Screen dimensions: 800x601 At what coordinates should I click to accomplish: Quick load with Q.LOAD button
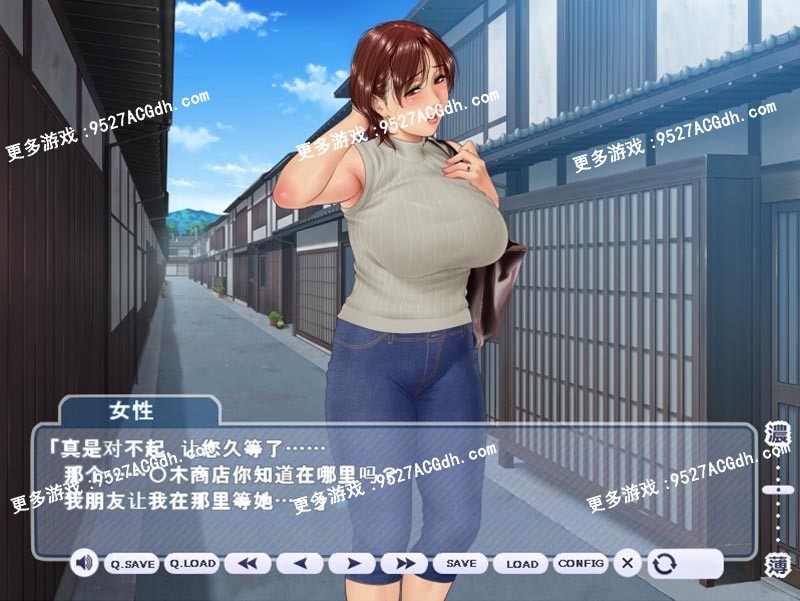click(x=191, y=564)
